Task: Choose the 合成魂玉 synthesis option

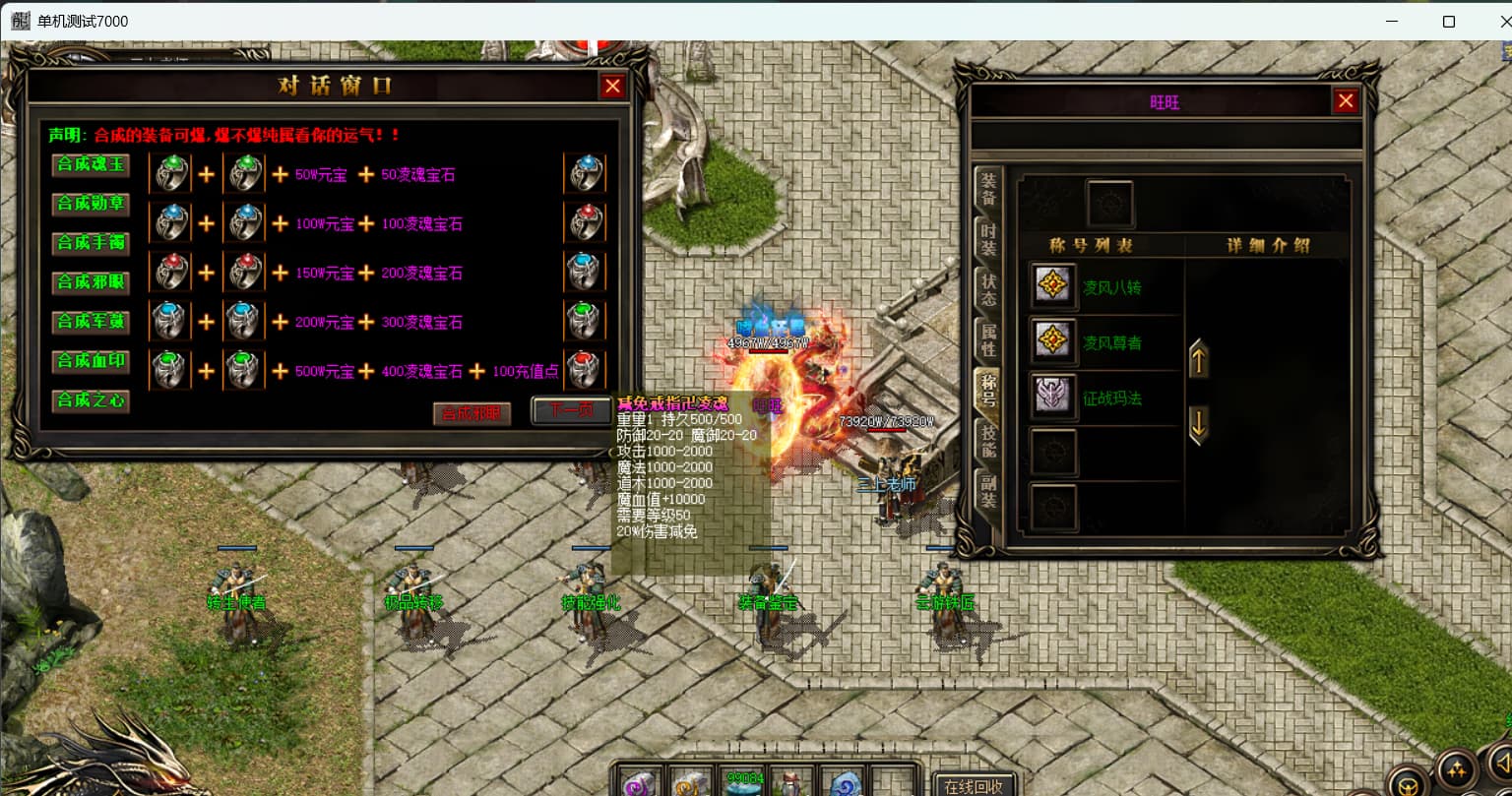Action: point(91,164)
